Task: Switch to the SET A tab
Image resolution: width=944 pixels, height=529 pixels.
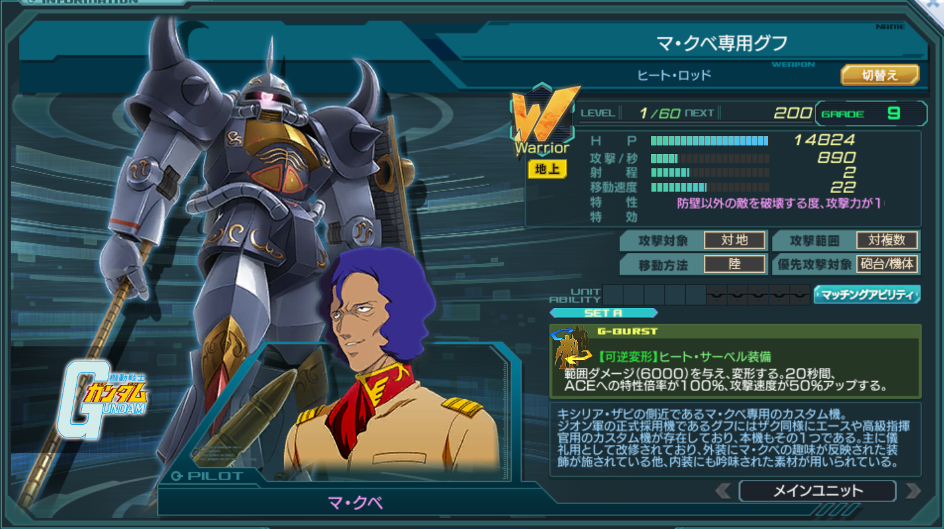Action: coord(603,312)
